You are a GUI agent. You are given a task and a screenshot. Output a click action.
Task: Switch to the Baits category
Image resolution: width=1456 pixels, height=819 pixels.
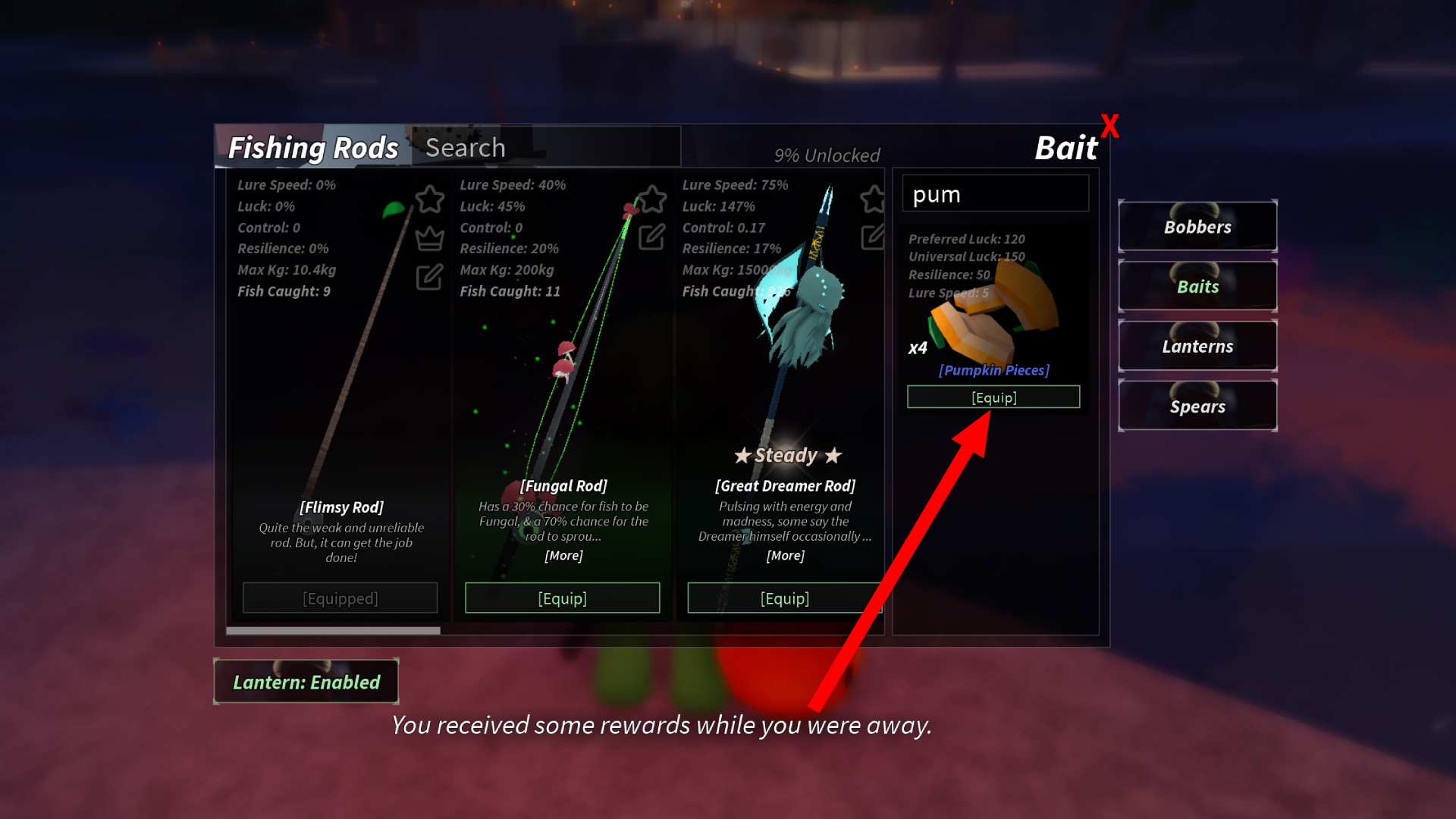(1197, 286)
